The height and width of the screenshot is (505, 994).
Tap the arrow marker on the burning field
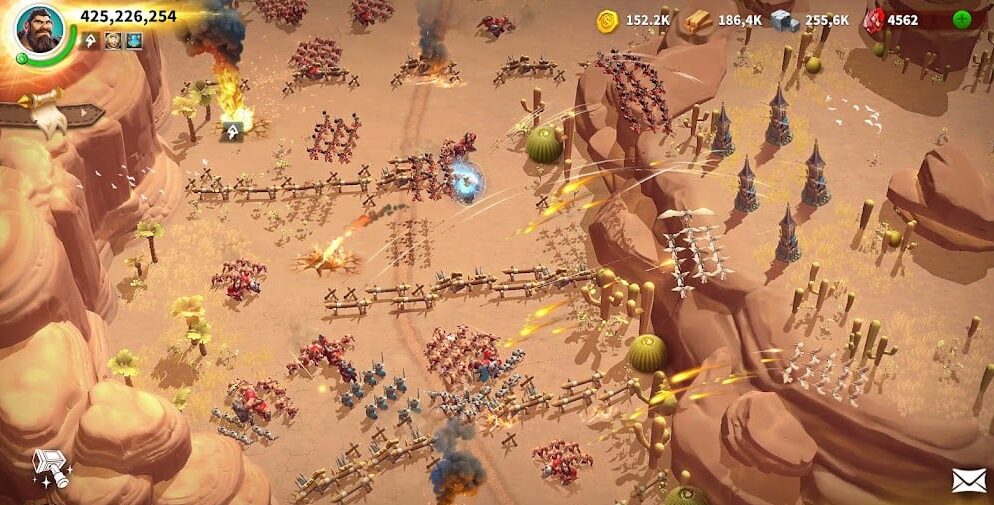232,129
